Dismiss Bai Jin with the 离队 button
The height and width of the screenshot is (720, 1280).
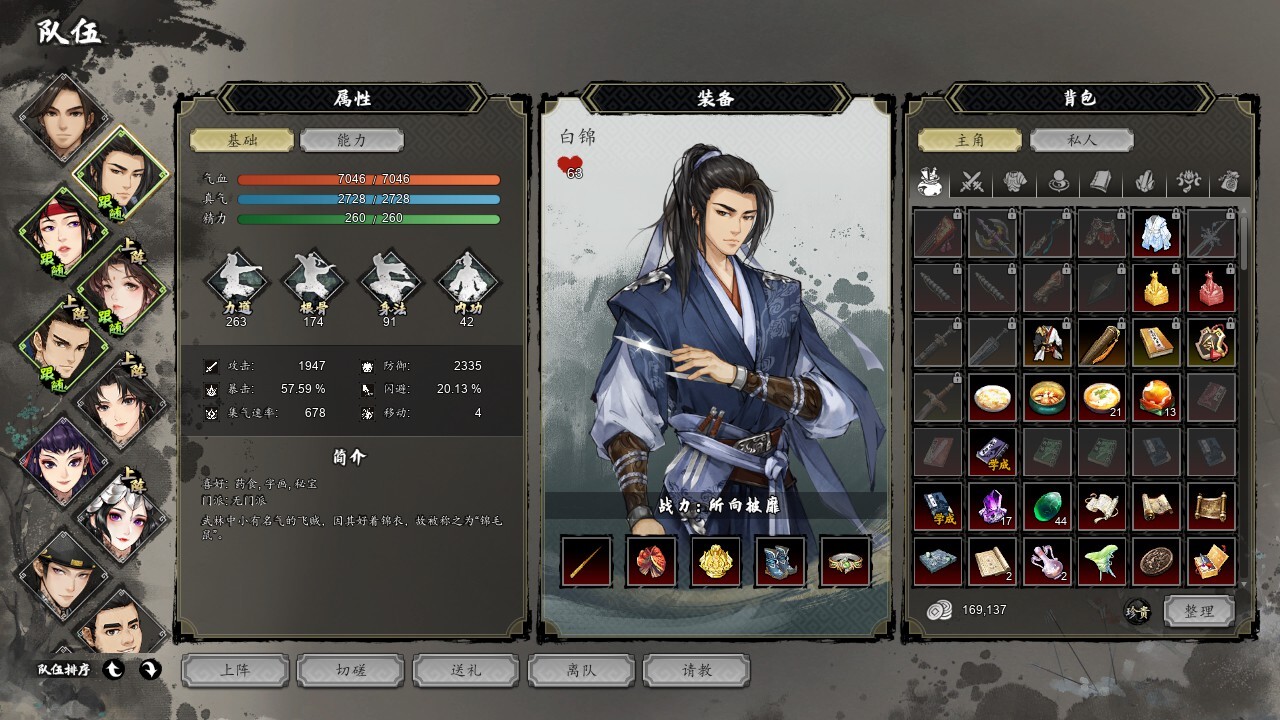tap(581, 670)
